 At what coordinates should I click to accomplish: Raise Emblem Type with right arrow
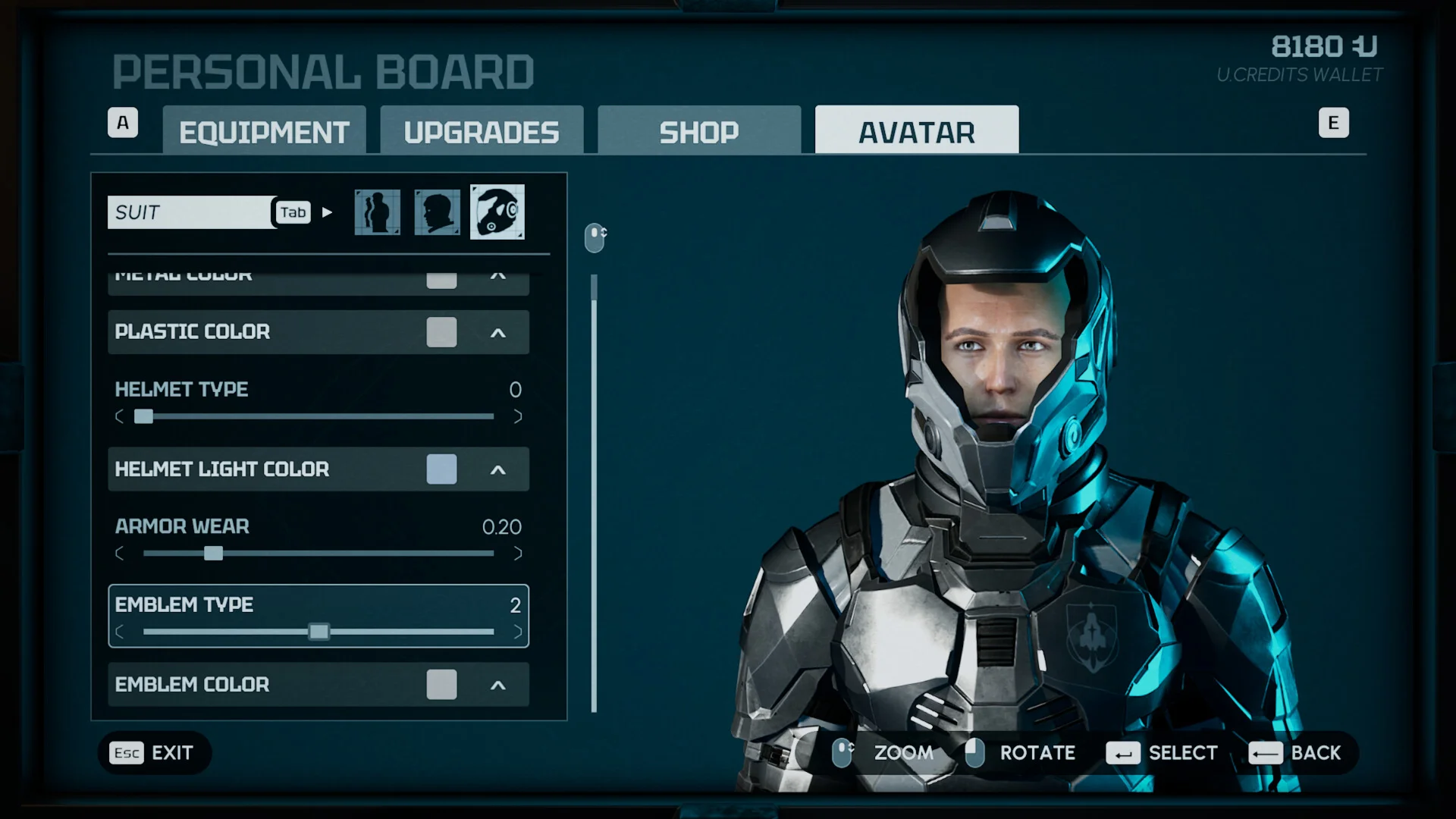(x=518, y=632)
